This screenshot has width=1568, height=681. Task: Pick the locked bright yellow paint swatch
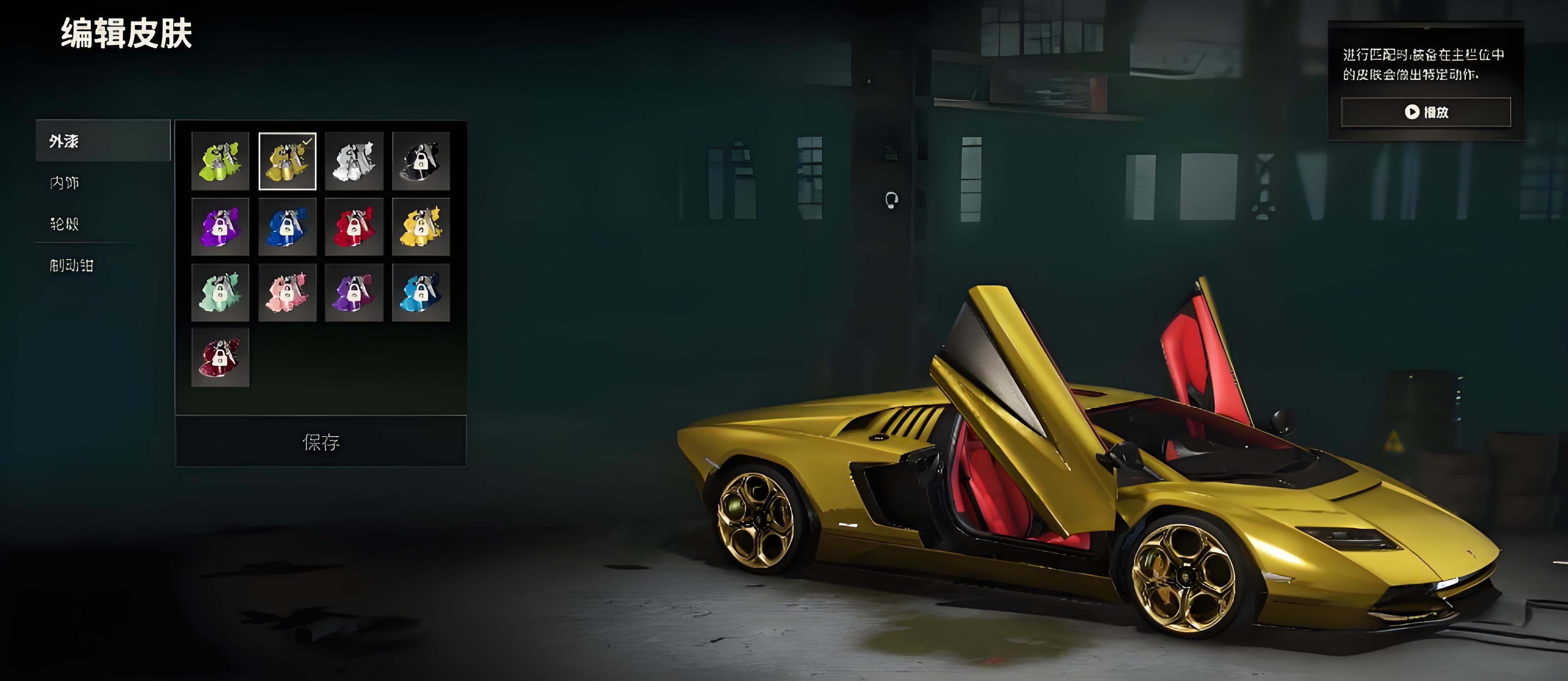[421, 227]
